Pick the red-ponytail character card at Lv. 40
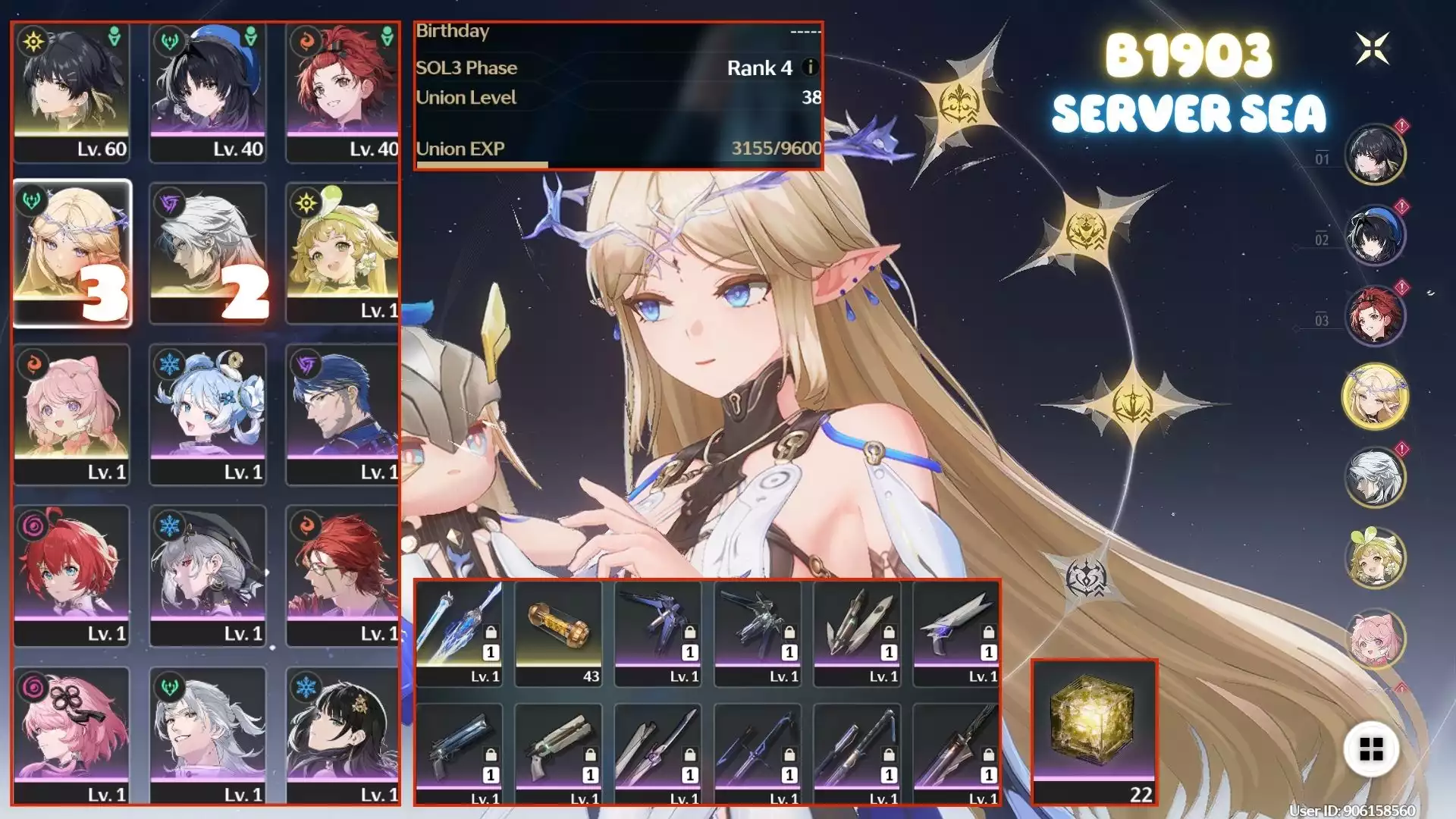Viewport: 1456px width, 819px height. (343, 93)
